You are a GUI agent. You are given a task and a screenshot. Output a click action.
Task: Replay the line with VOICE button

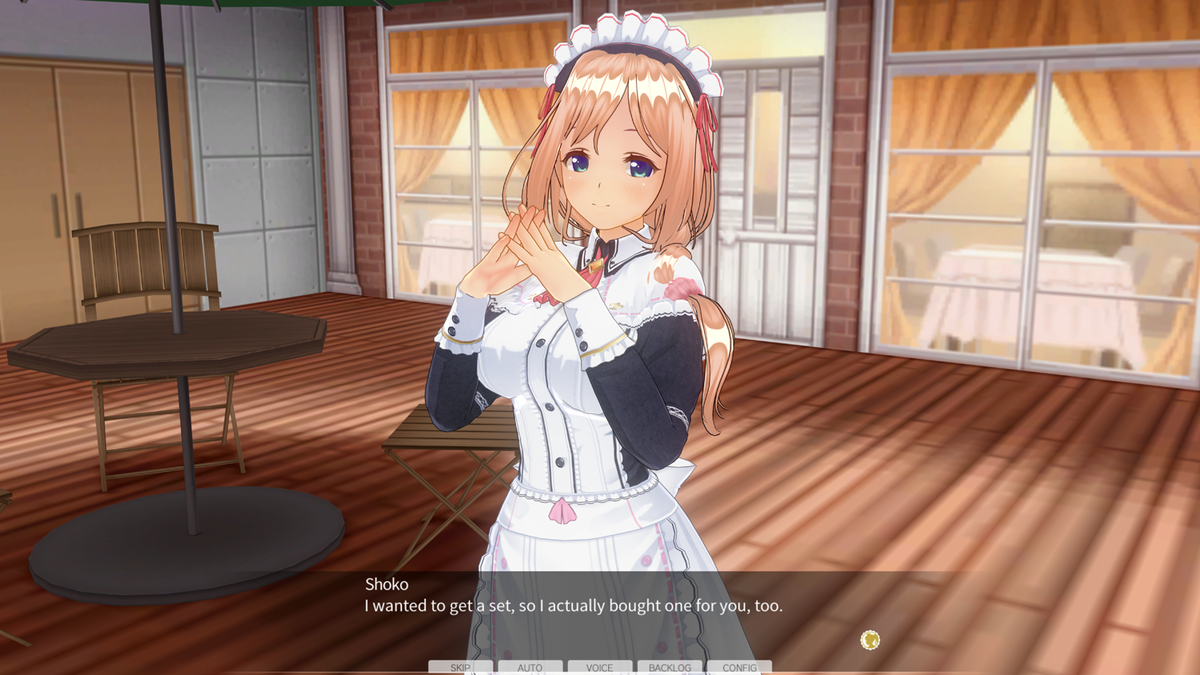coord(600,667)
